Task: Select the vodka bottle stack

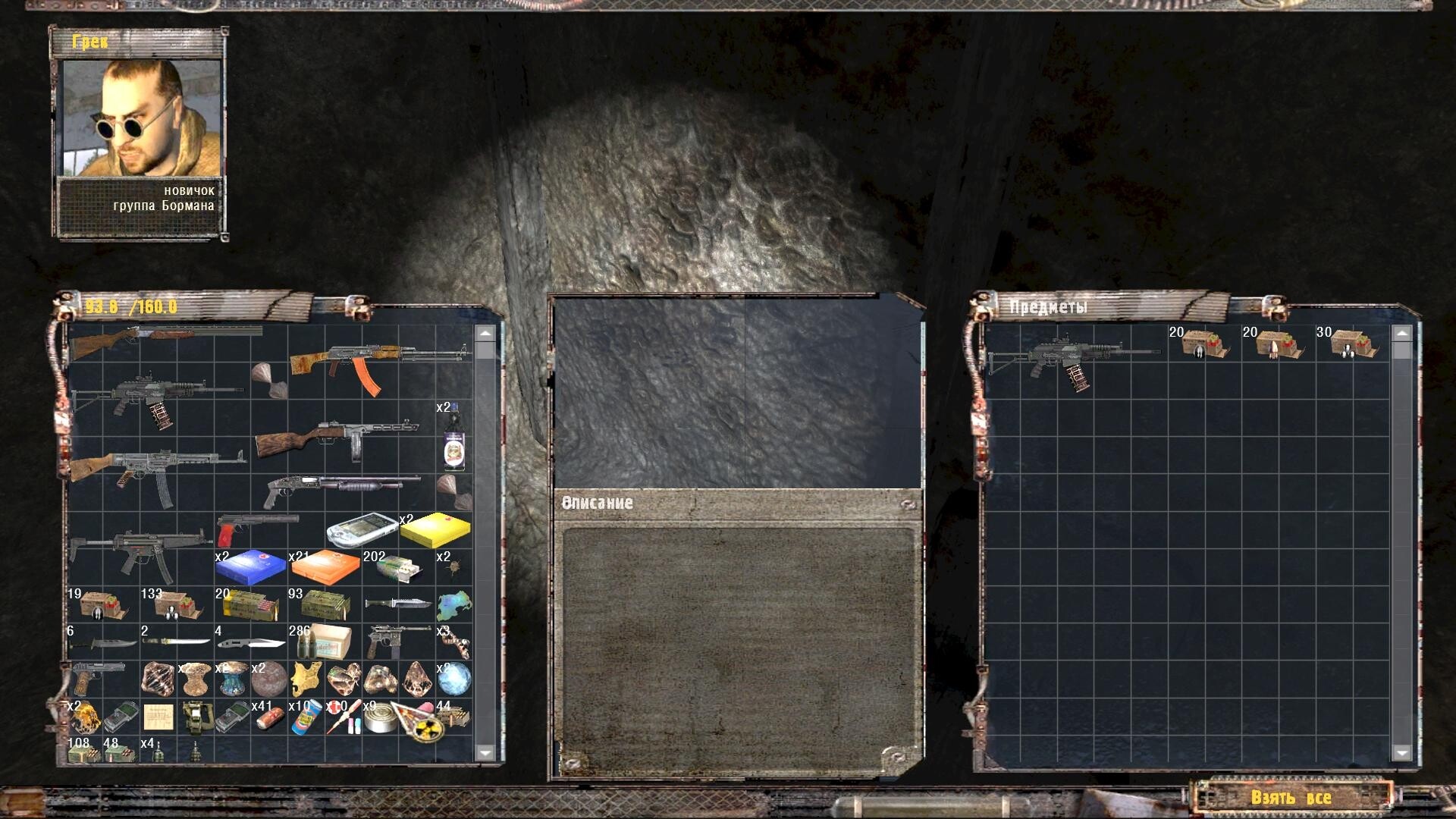Action: click(x=453, y=440)
